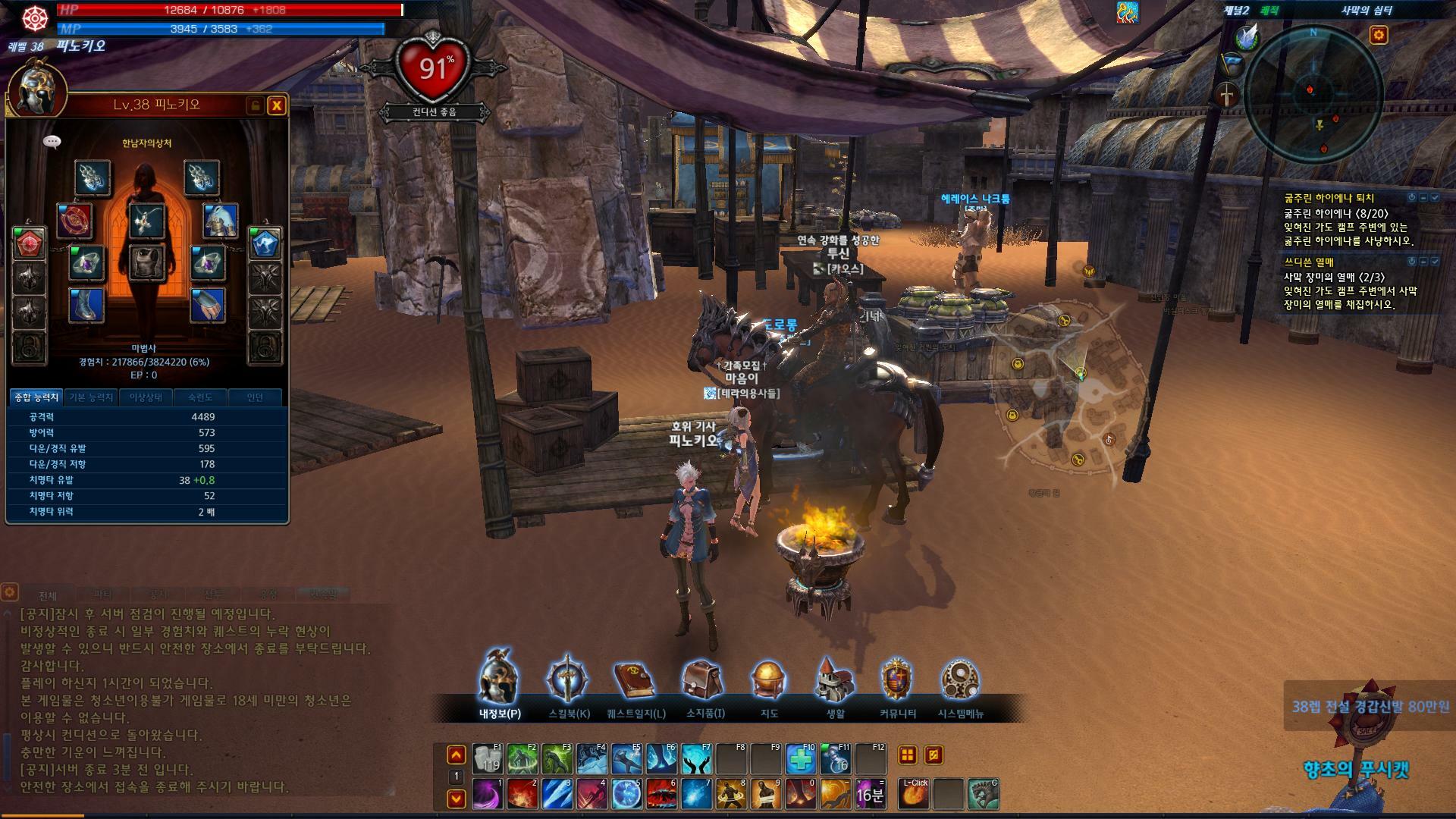This screenshot has width=1456, height=819.
Task: Select the 굶주린 하이에나 퇴치 quest tracker entry
Action: (x=1328, y=198)
